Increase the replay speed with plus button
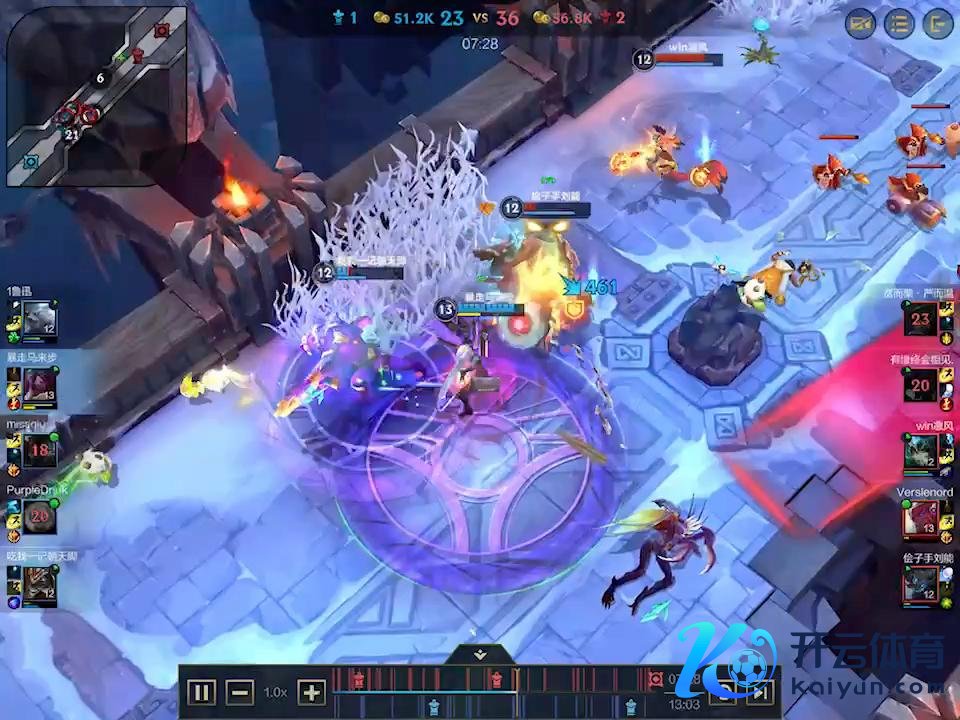Image resolution: width=960 pixels, height=720 pixels. click(x=312, y=692)
